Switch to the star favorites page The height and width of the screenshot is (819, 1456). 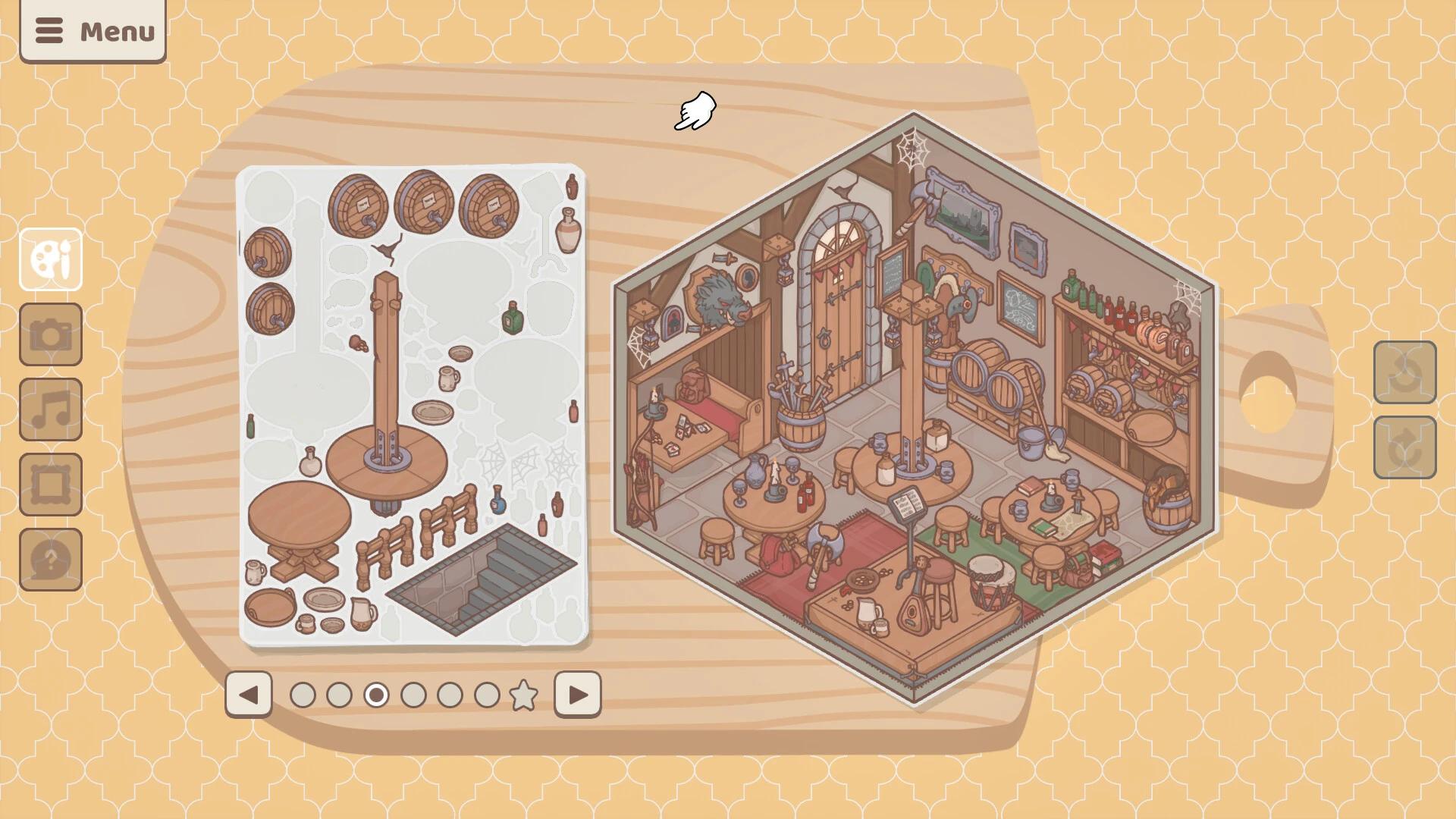(x=523, y=693)
